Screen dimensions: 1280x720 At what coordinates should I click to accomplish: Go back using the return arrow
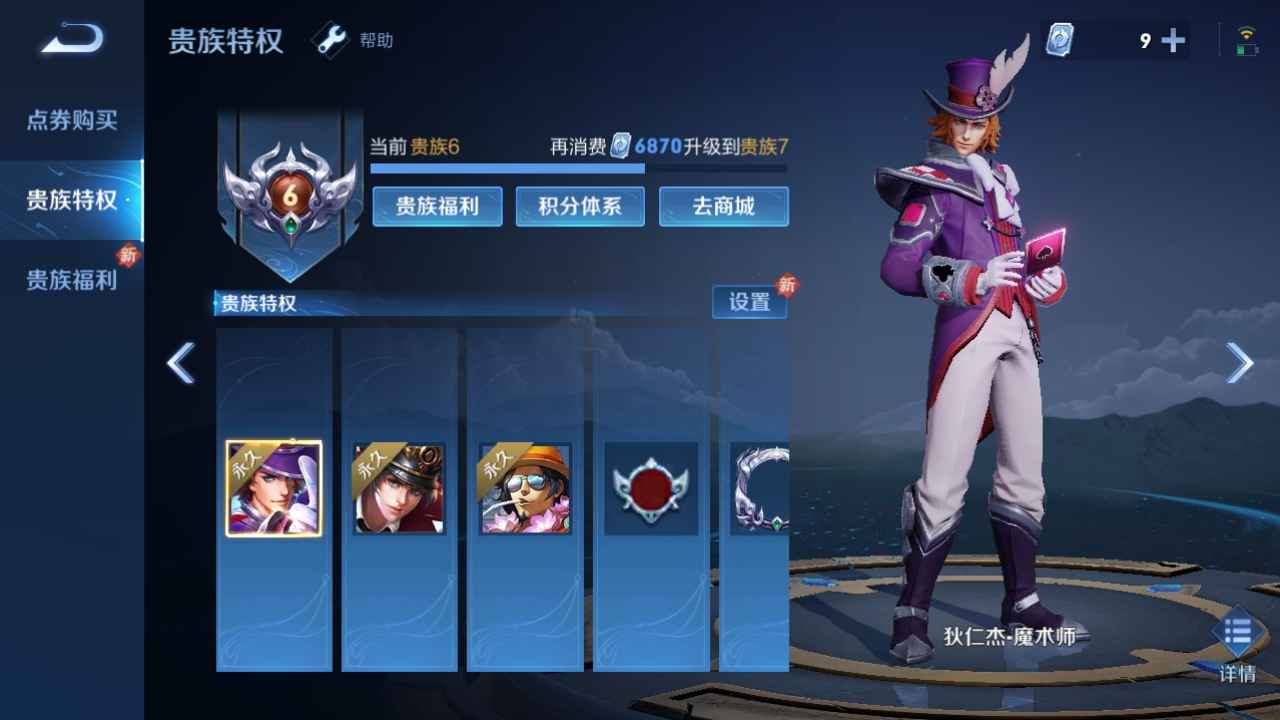pyautogui.click(x=72, y=40)
